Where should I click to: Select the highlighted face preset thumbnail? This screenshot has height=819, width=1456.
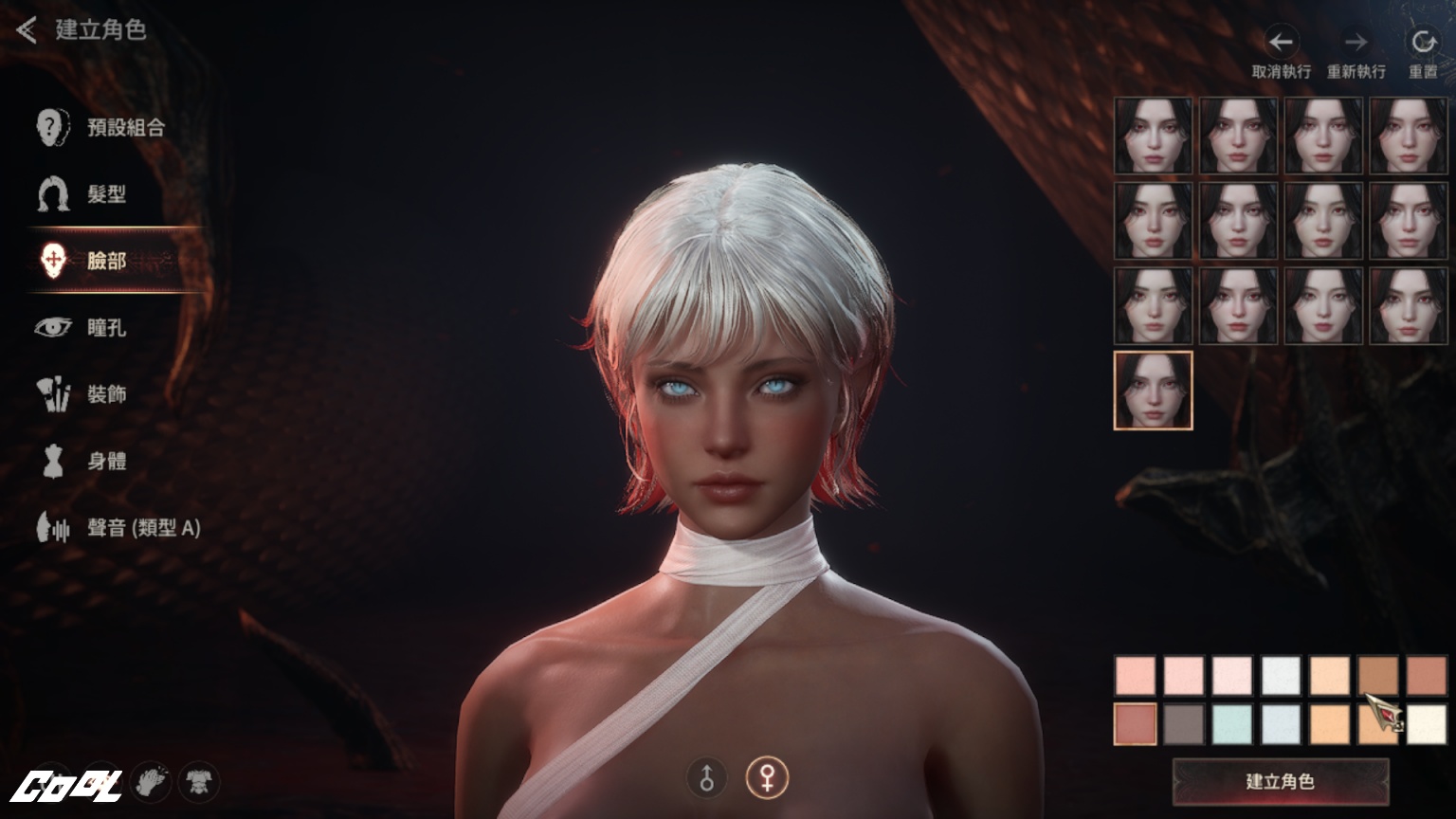tap(1153, 391)
